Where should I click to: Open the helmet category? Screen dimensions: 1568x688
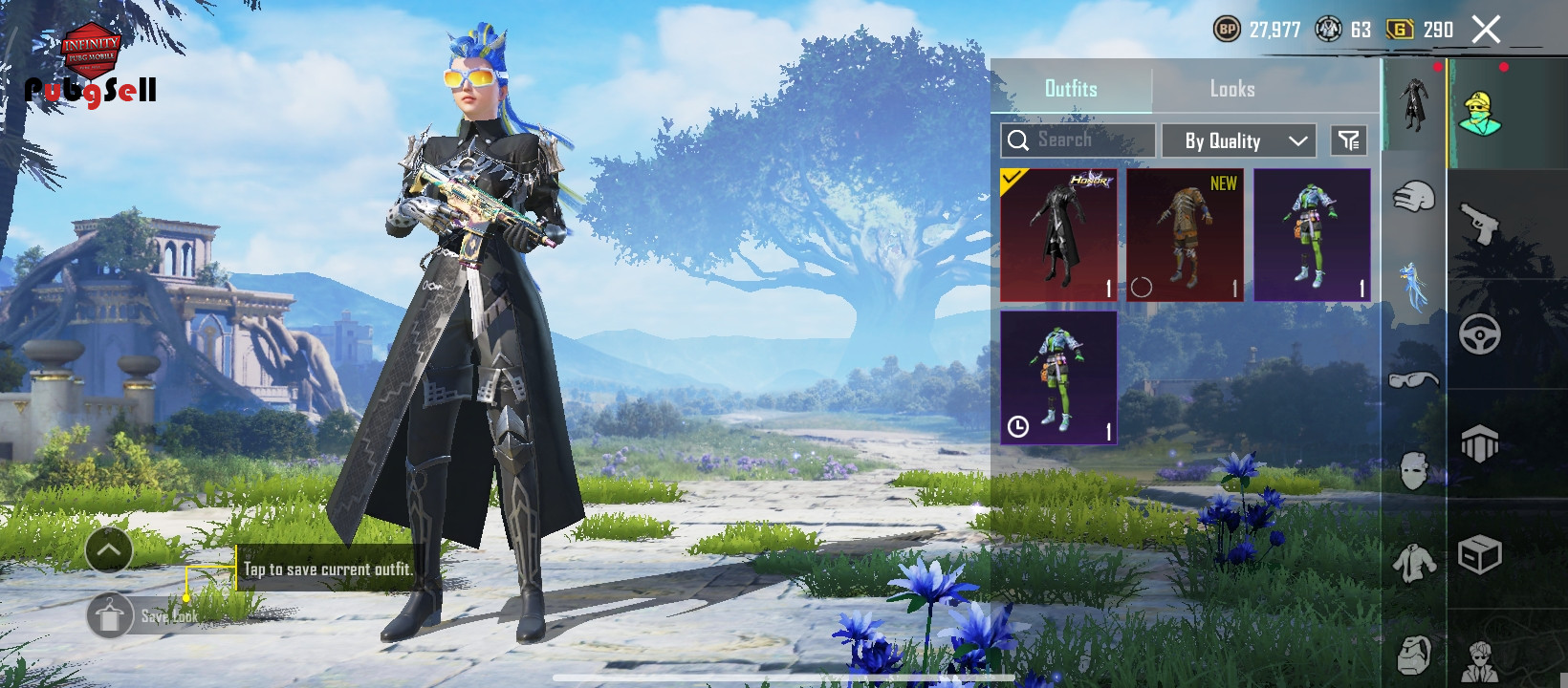[x=1413, y=198]
